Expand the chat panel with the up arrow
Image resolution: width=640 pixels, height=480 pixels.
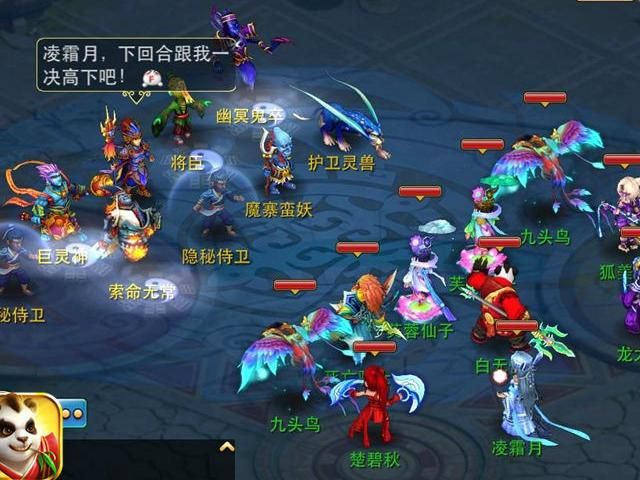click(227, 447)
